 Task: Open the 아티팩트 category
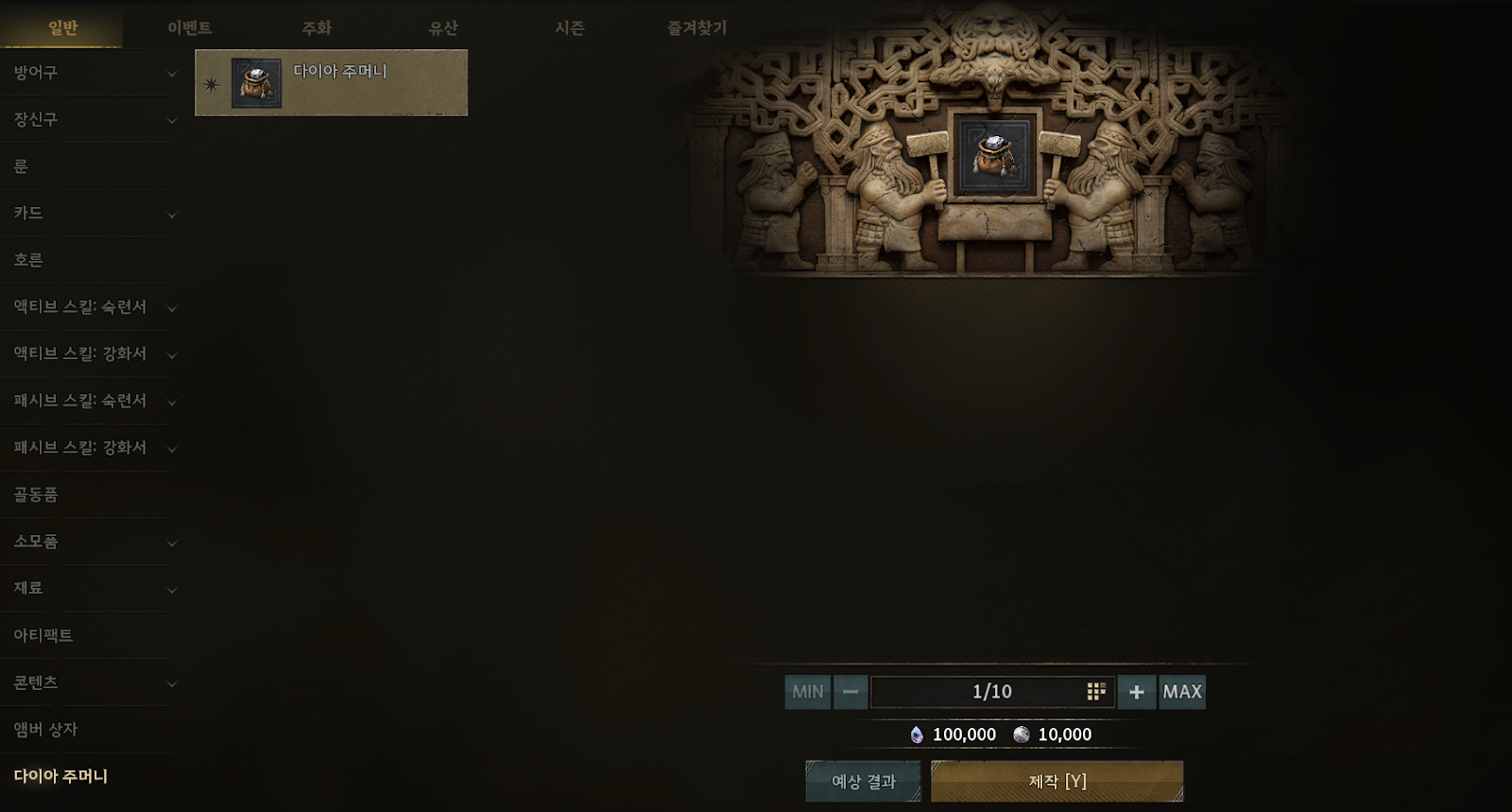tap(90, 635)
